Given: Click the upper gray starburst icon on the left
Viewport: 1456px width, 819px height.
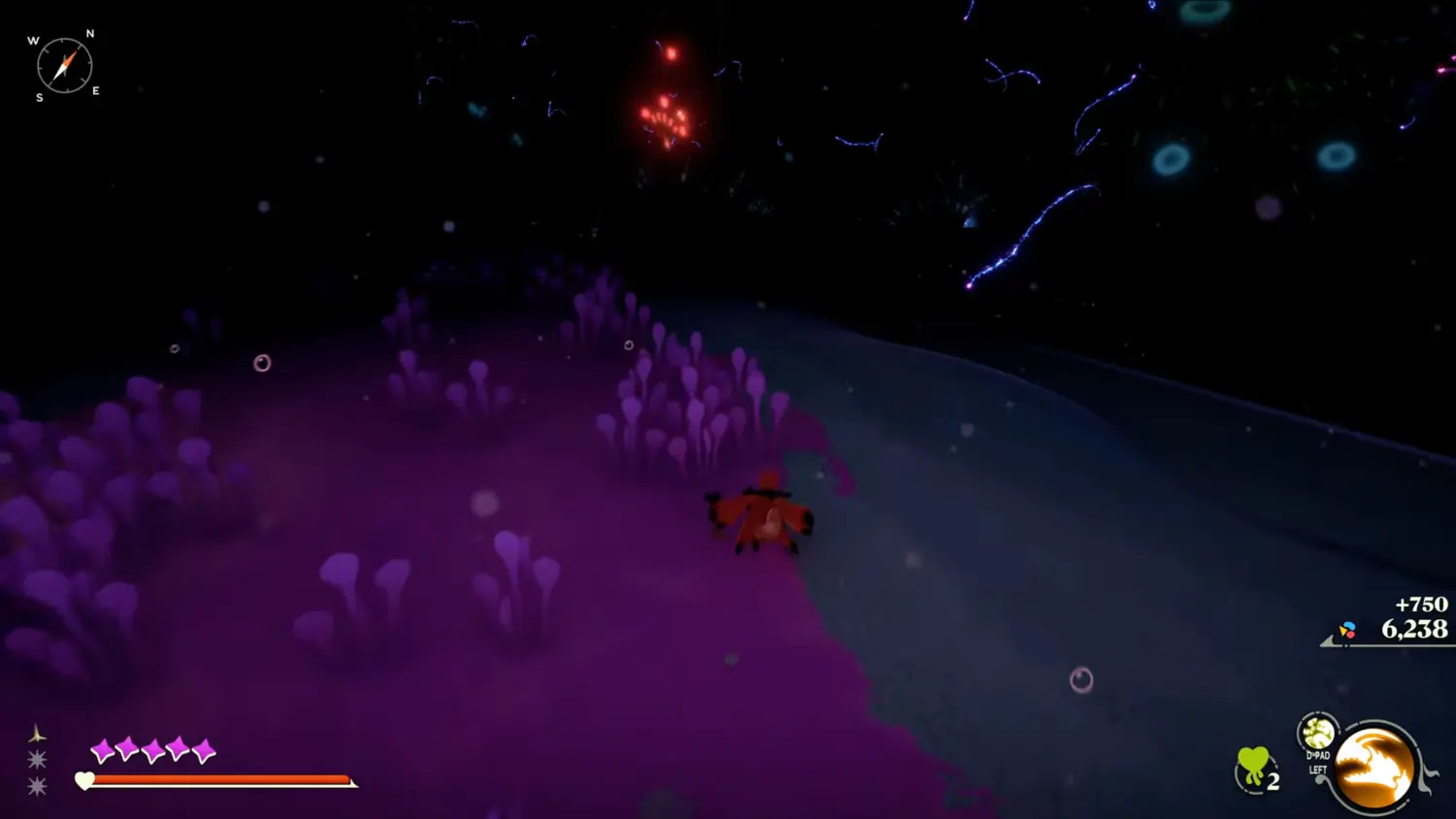Looking at the screenshot, I should 37,761.
